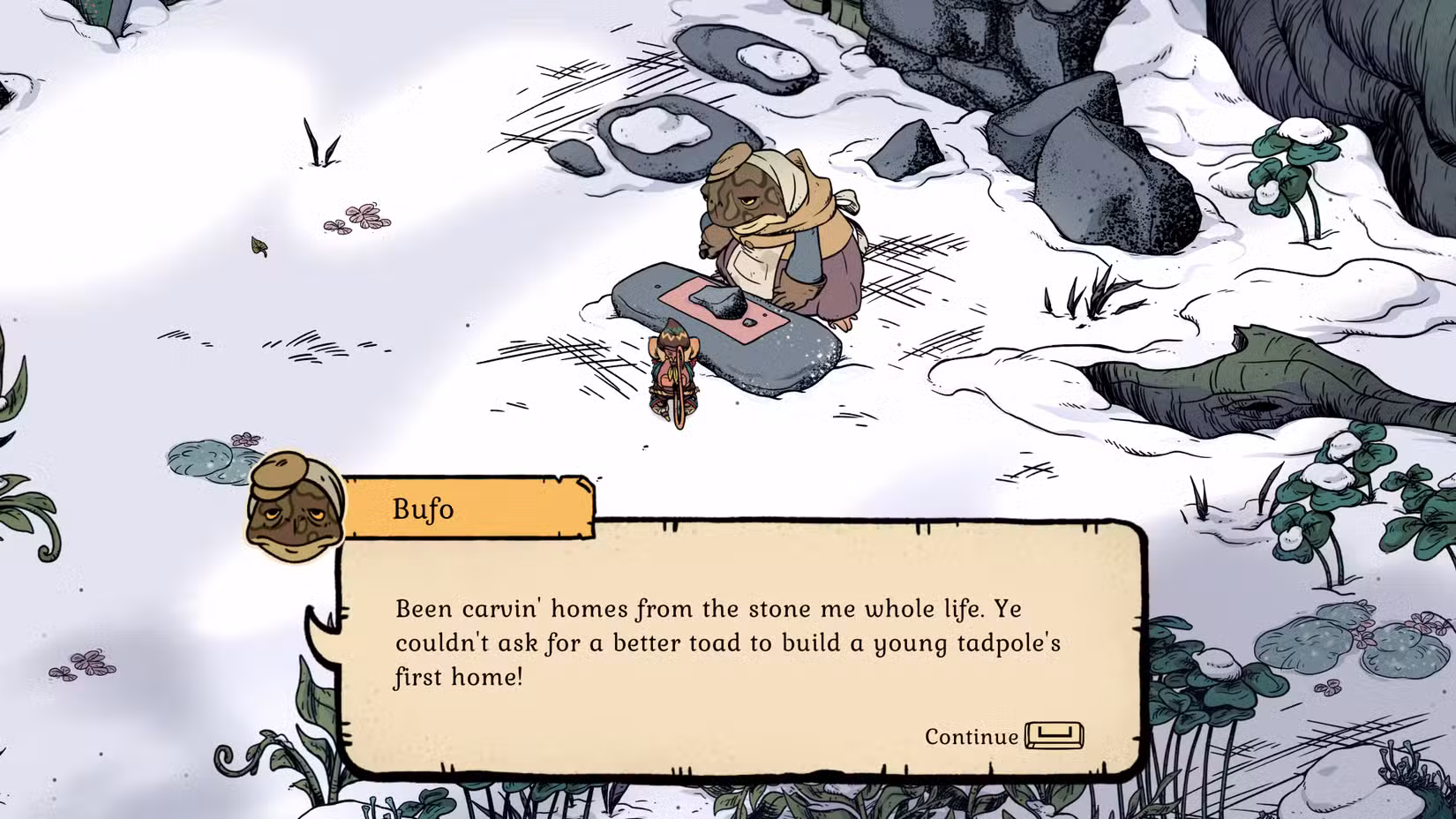Screen dimensions: 1456x819
Task: Click the hammer on the stone slab
Action: tap(724, 300)
